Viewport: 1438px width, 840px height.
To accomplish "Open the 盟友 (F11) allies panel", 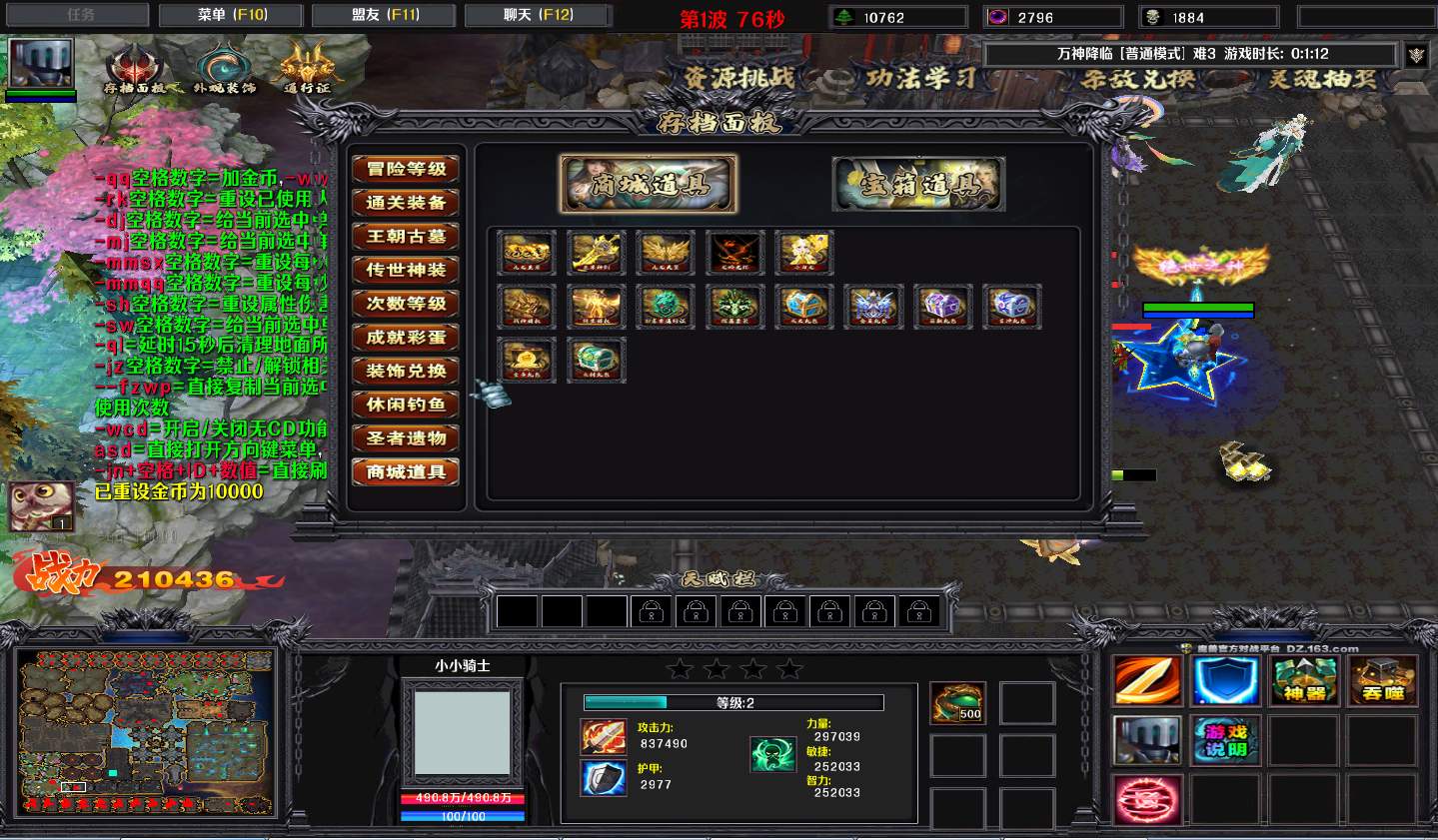I will 385,15.
